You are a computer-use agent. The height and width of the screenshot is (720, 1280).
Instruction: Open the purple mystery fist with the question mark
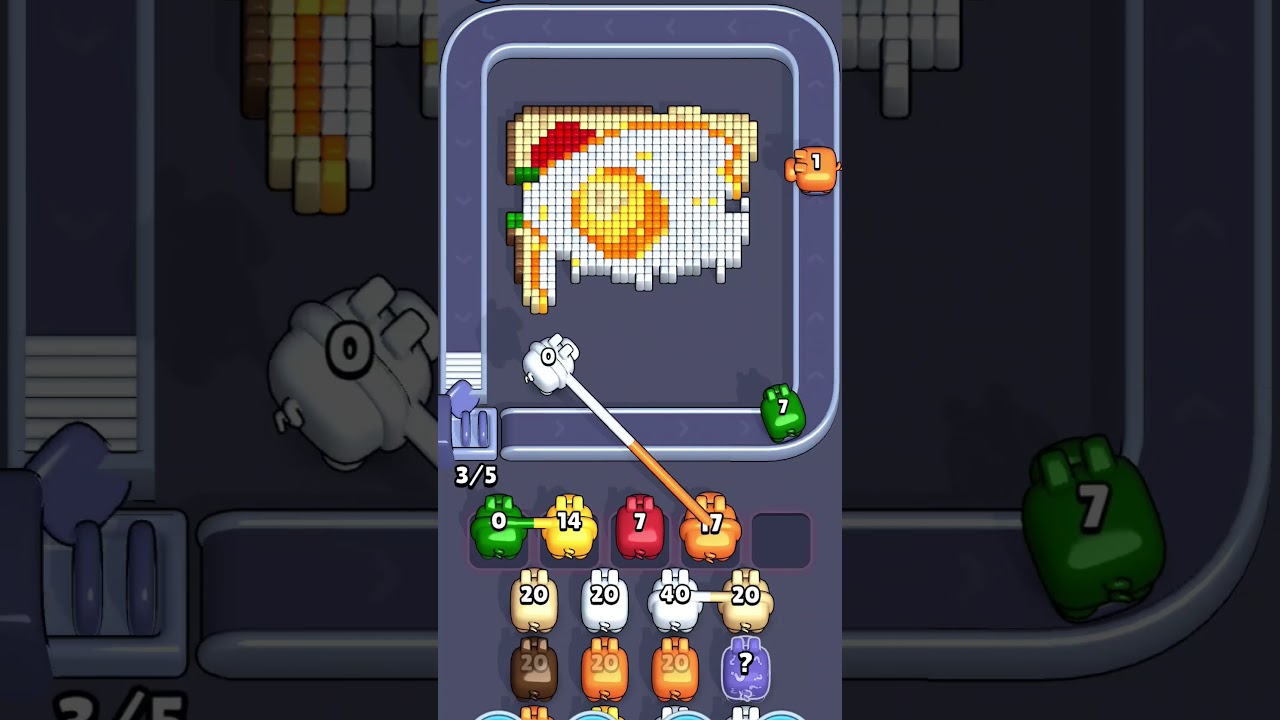(x=745, y=668)
